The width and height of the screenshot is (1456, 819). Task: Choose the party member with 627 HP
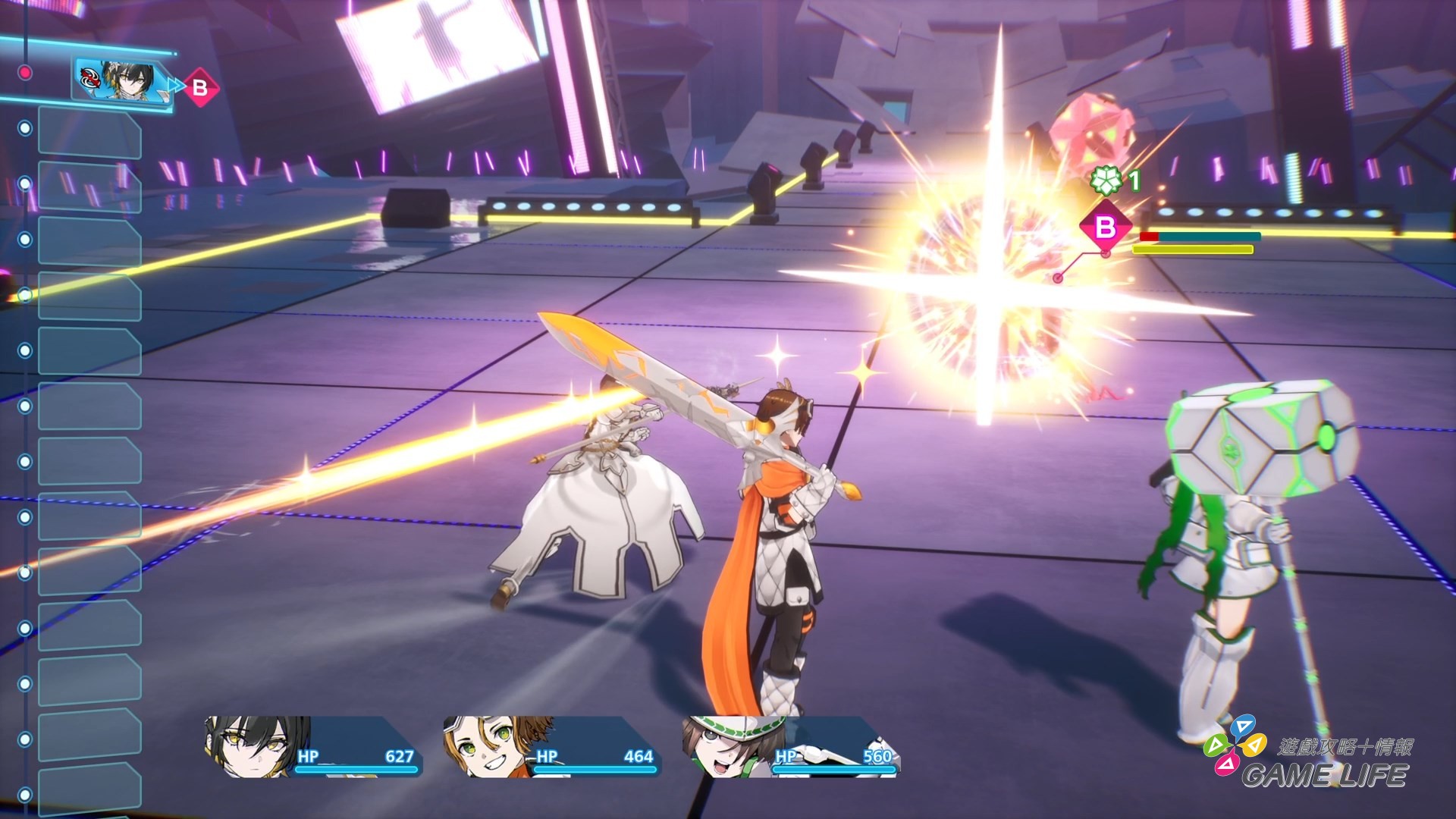[312, 747]
